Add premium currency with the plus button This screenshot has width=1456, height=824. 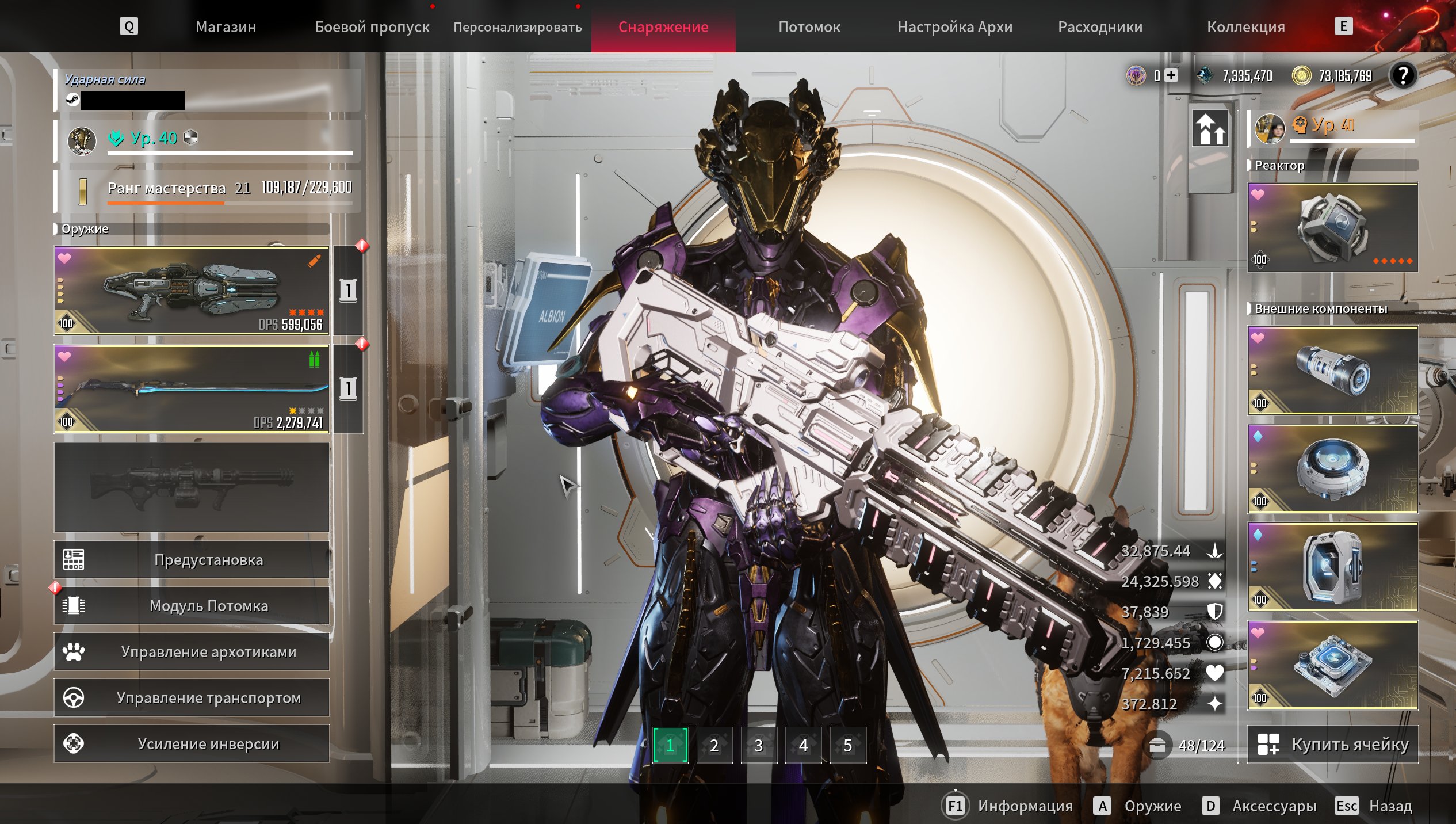[1171, 75]
